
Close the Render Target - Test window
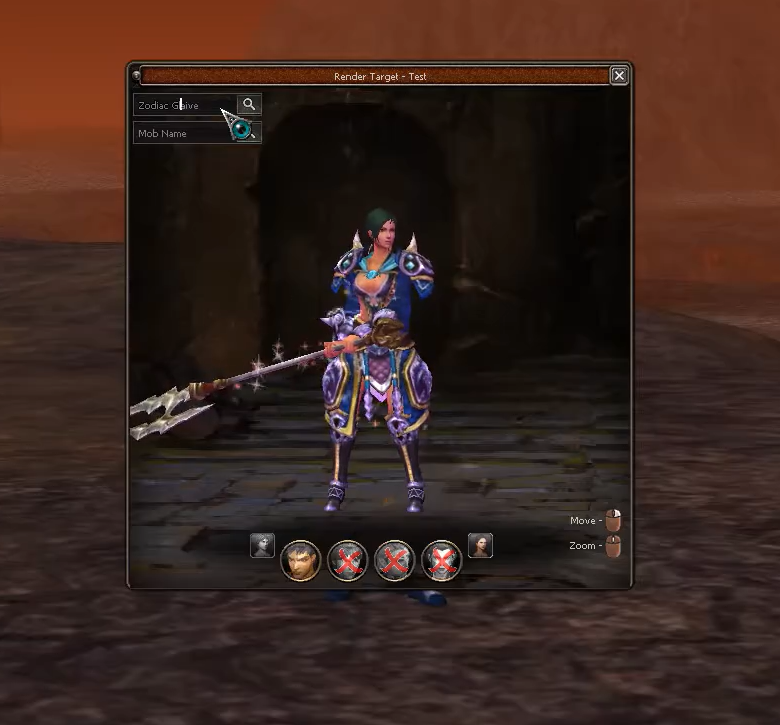619,75
